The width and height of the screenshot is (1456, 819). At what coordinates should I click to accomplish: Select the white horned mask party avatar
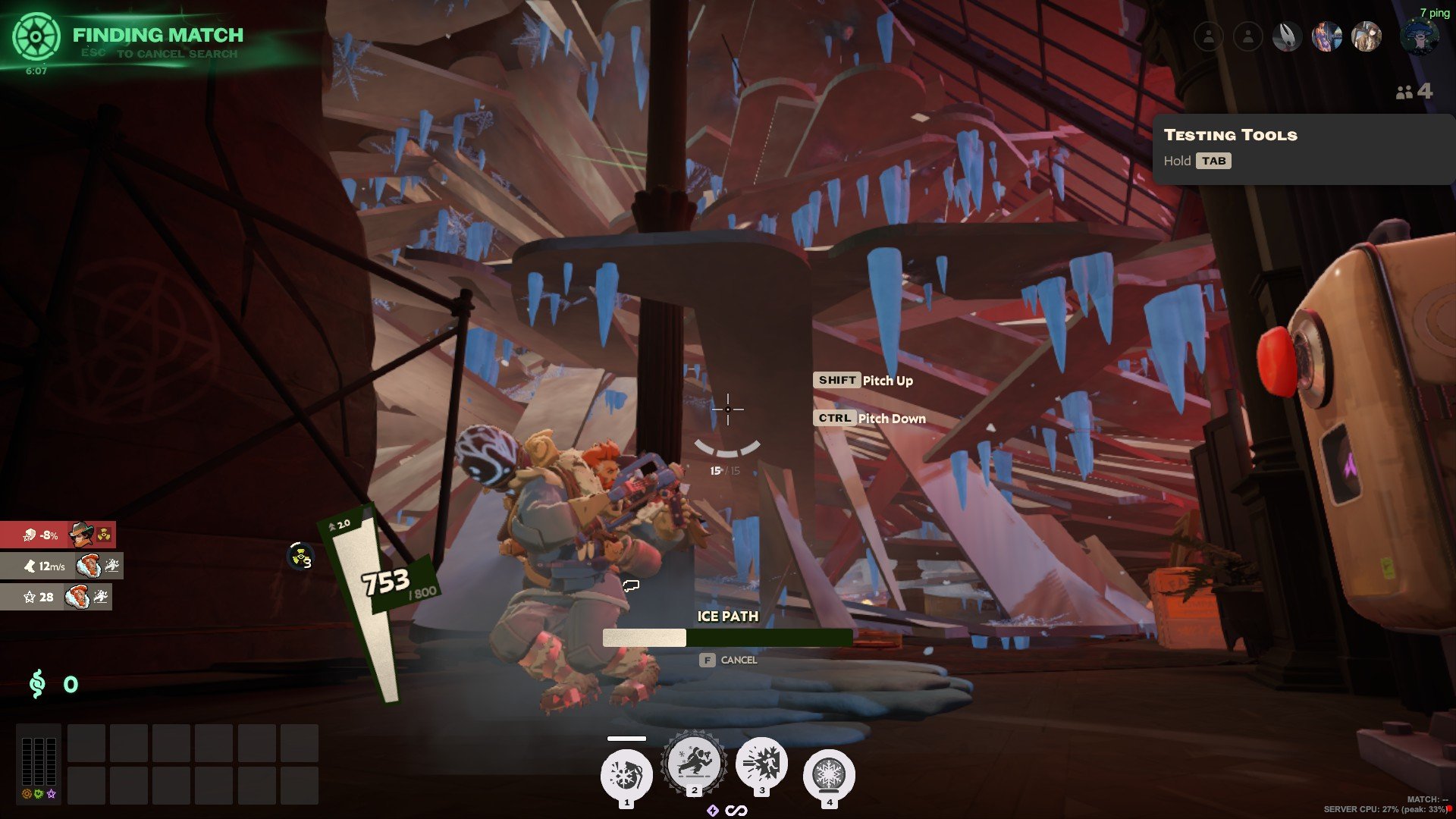[x=1287, y=36]
